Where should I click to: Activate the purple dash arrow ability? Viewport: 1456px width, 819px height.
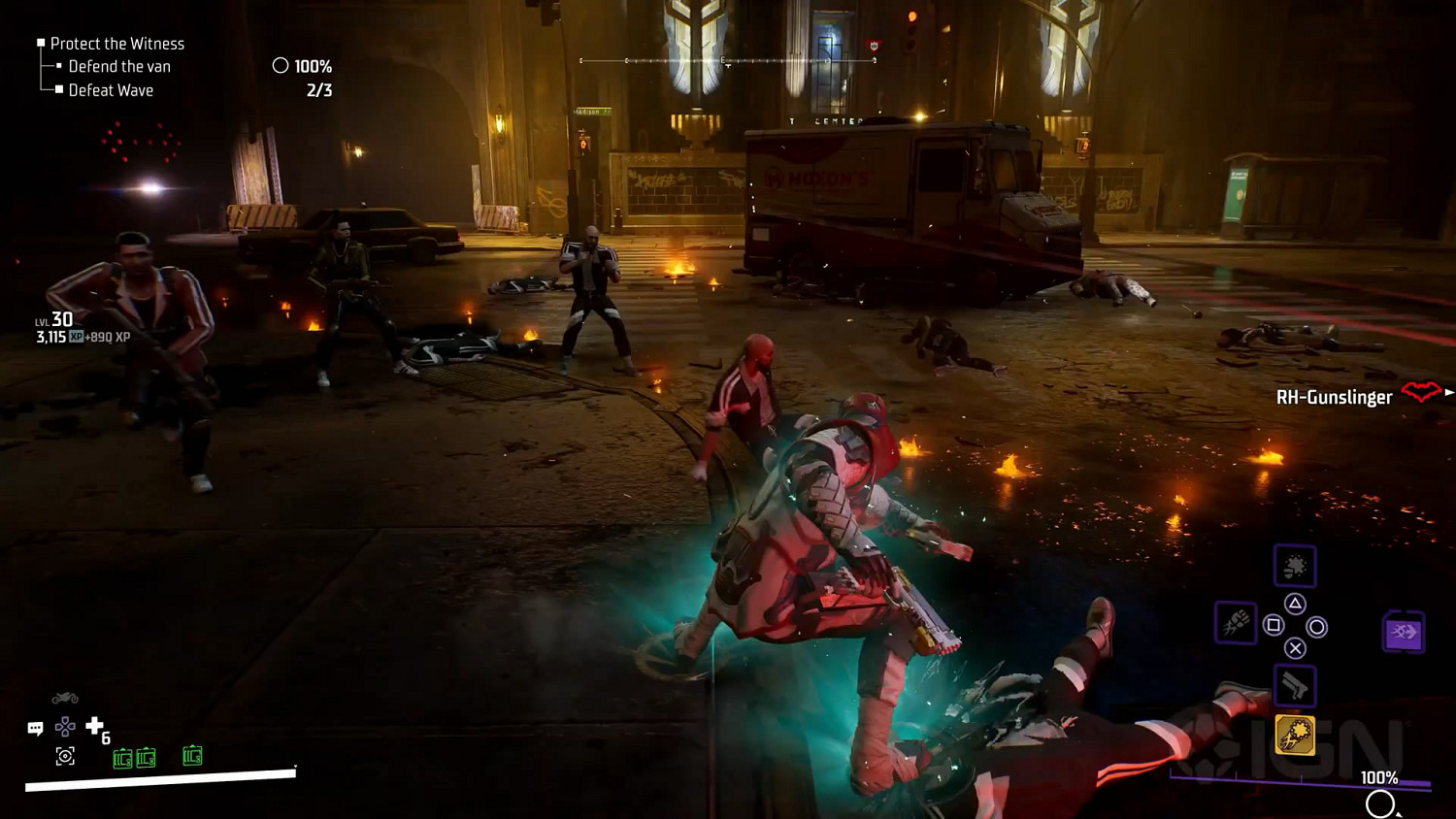tap(1404, 633)
